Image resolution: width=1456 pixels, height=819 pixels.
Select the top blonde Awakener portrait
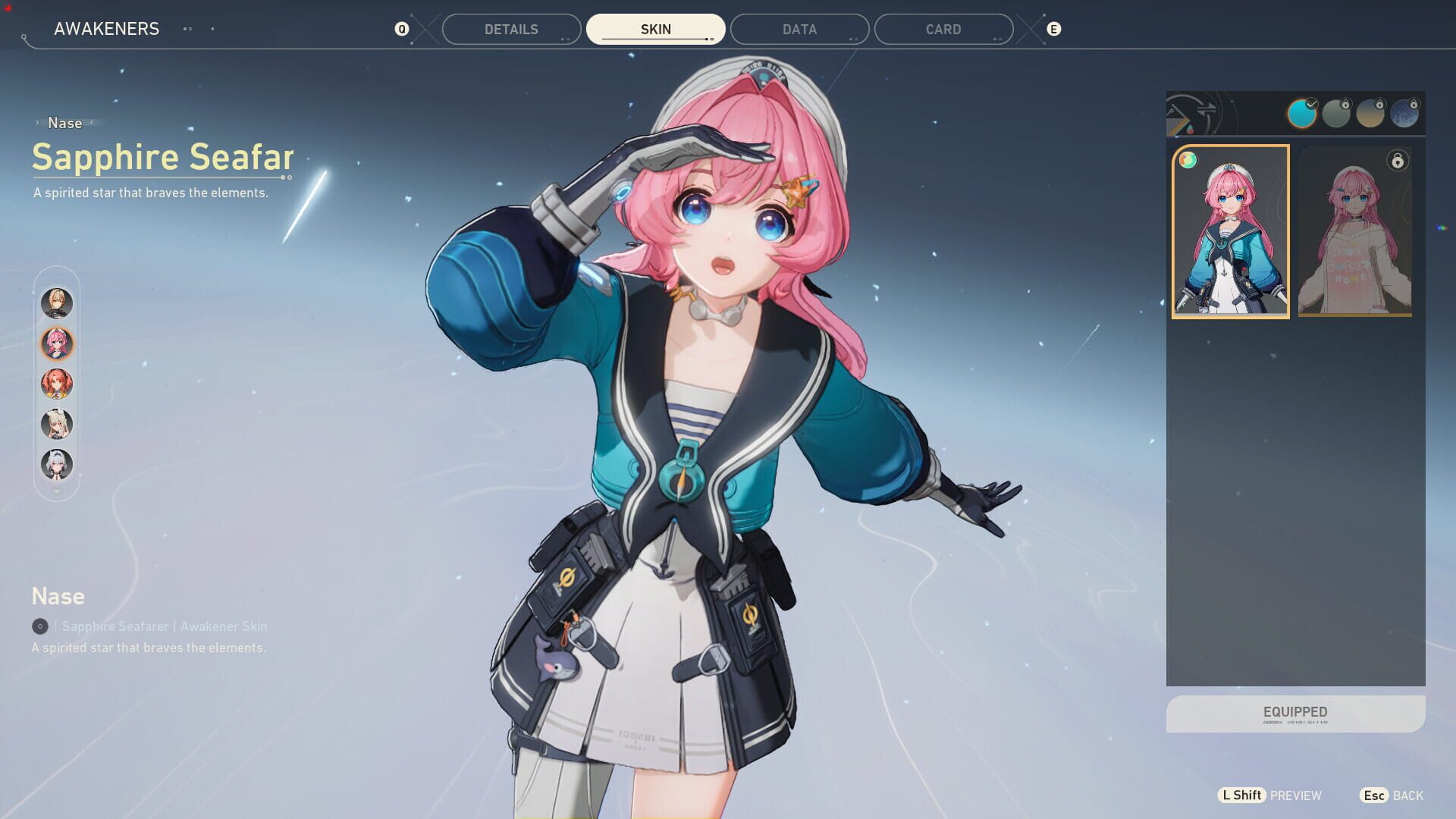(56, 303)
